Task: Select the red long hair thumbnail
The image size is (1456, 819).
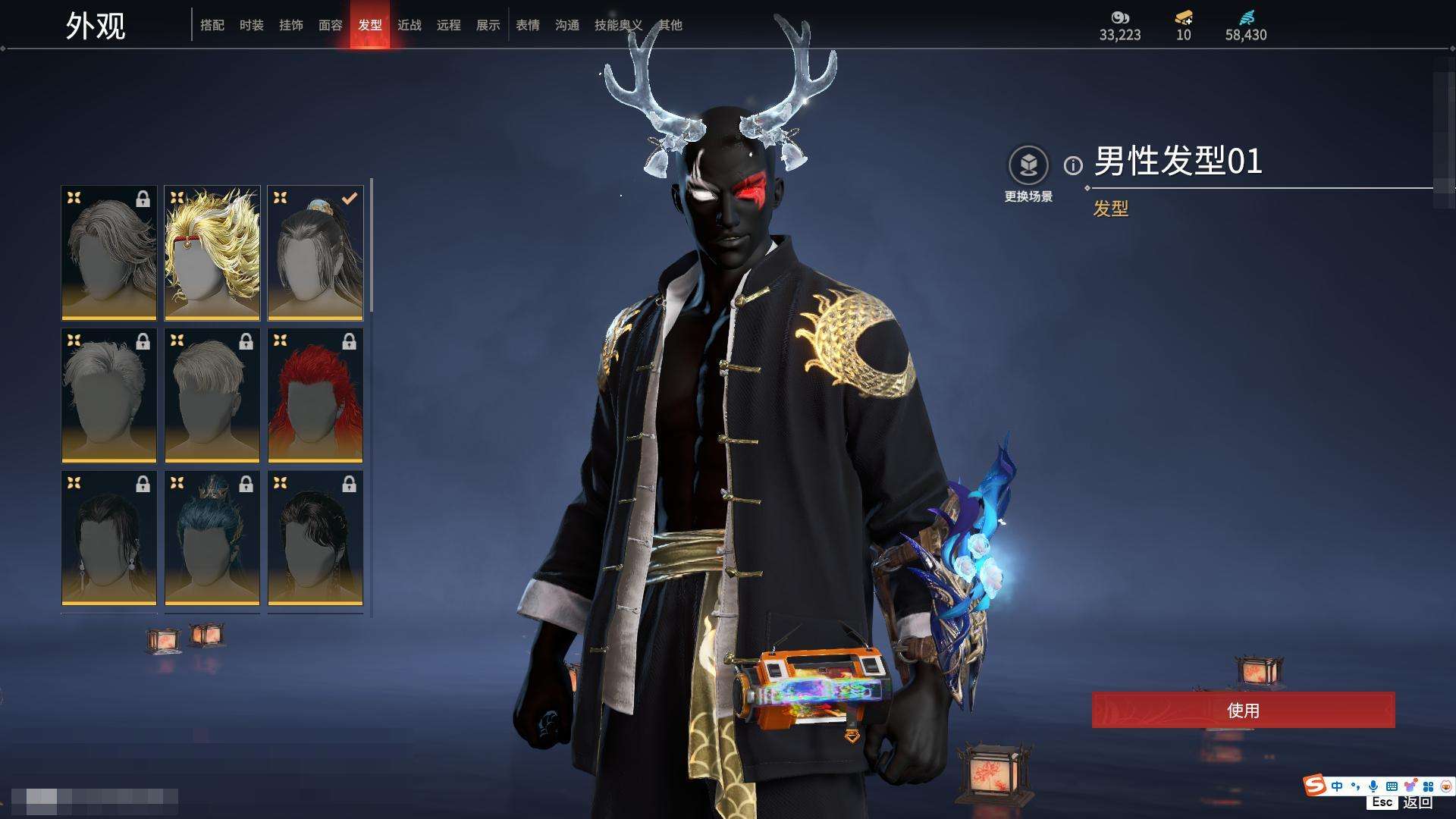Action: (x=315, y=396)
